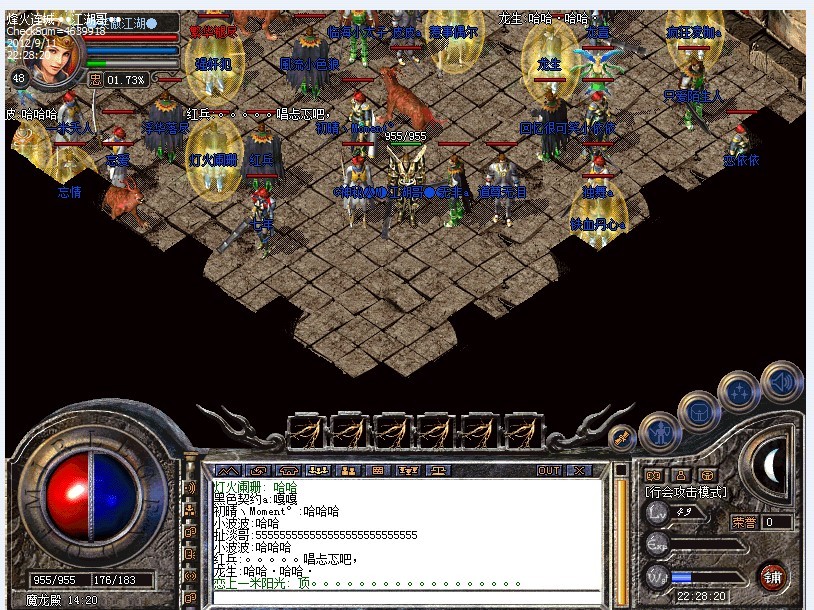
Task: Close the chat panel with X
Action: pyautogui.click(x=578, y=470)
